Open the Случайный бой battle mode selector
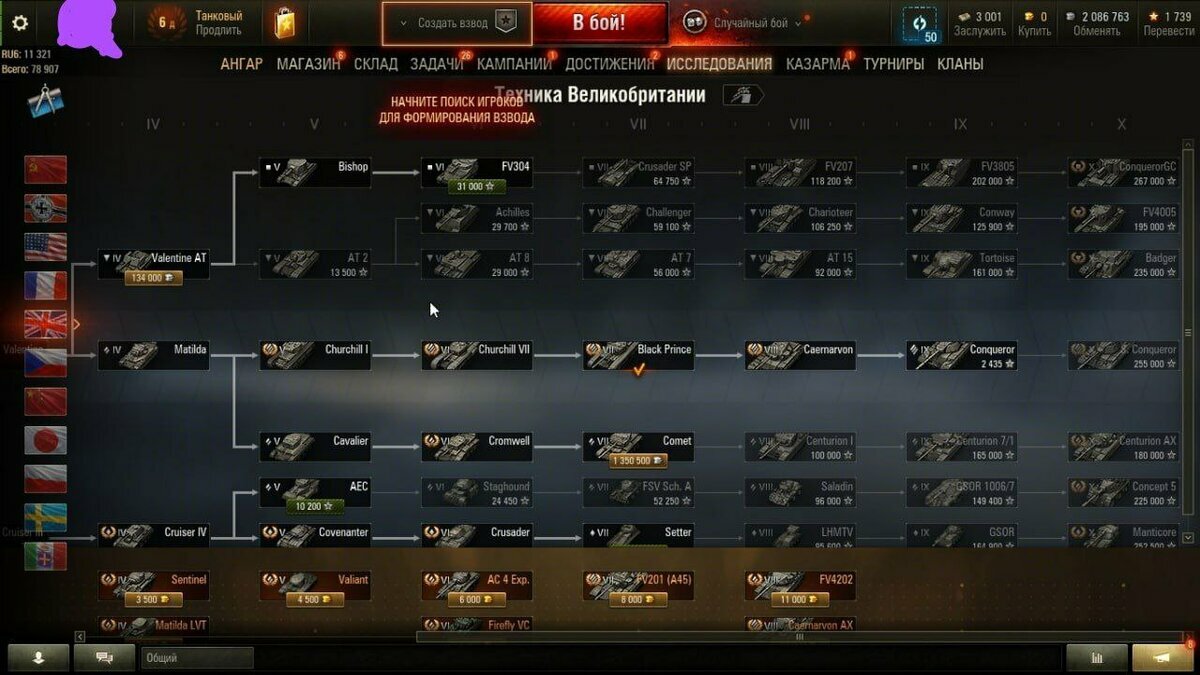The height and width of the screenshot is (675, 1200). pyautogui.click(x=743, y=23)
